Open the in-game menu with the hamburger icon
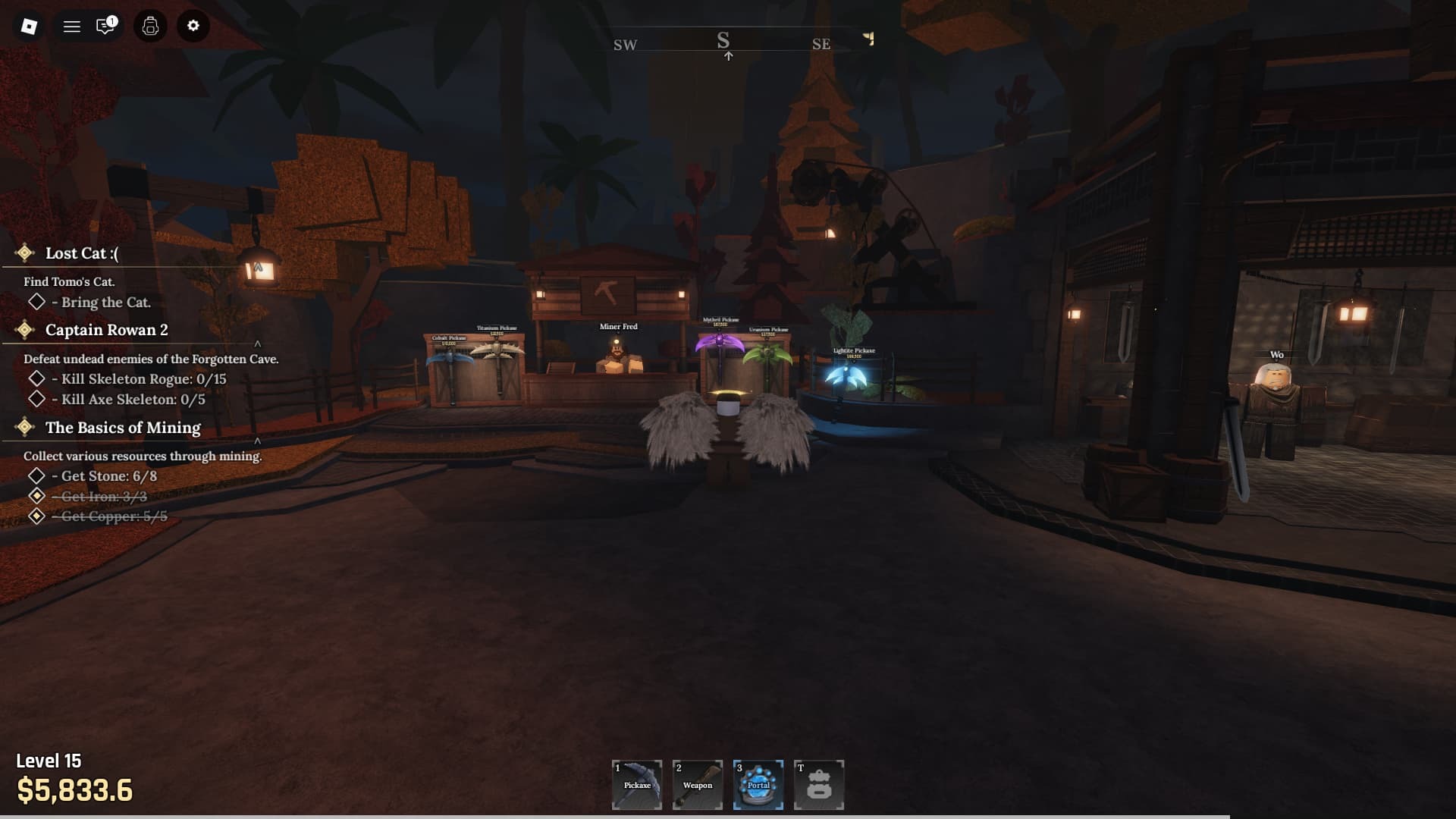Viewport: 1456px width, 819px height. point(72,26)
